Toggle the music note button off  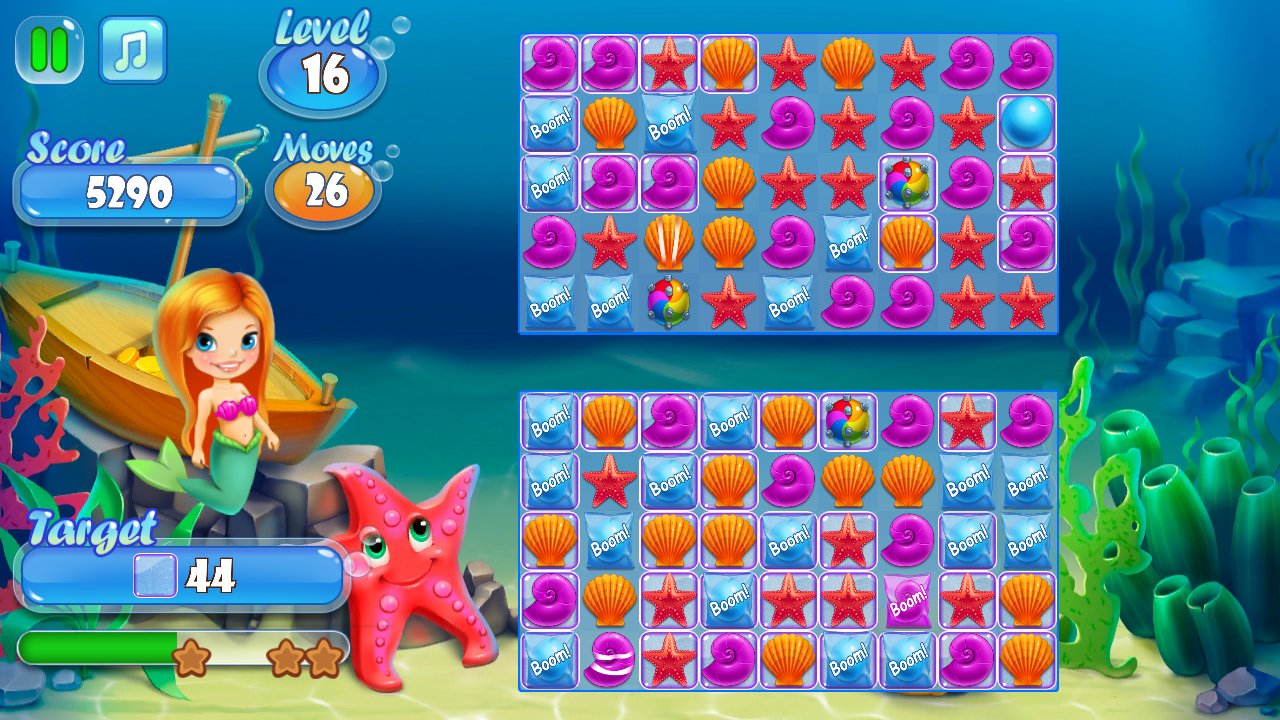tap(133, 51)
